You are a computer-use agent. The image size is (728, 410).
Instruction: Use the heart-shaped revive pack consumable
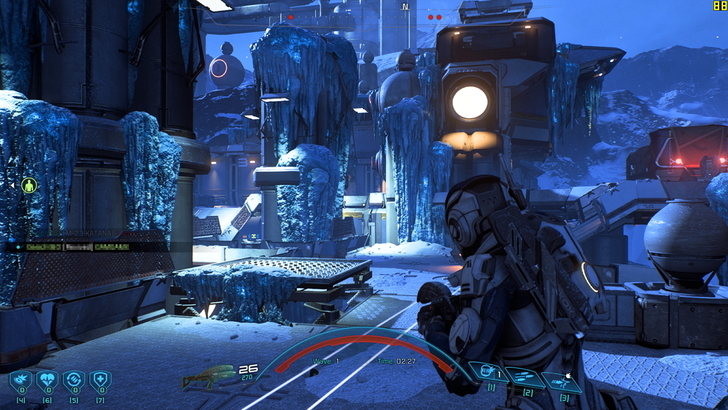click(46, 380)
